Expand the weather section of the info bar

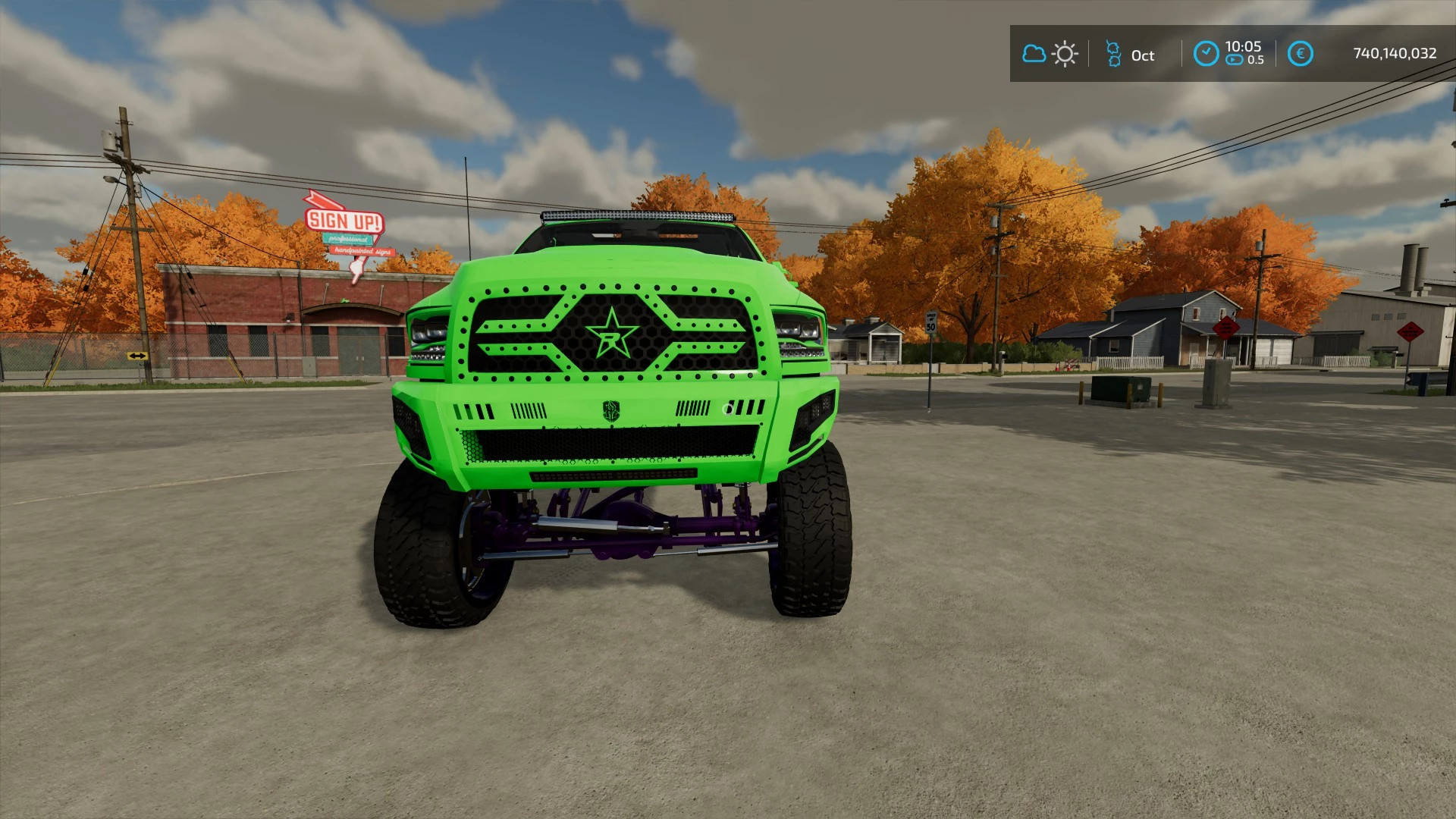1050,54
